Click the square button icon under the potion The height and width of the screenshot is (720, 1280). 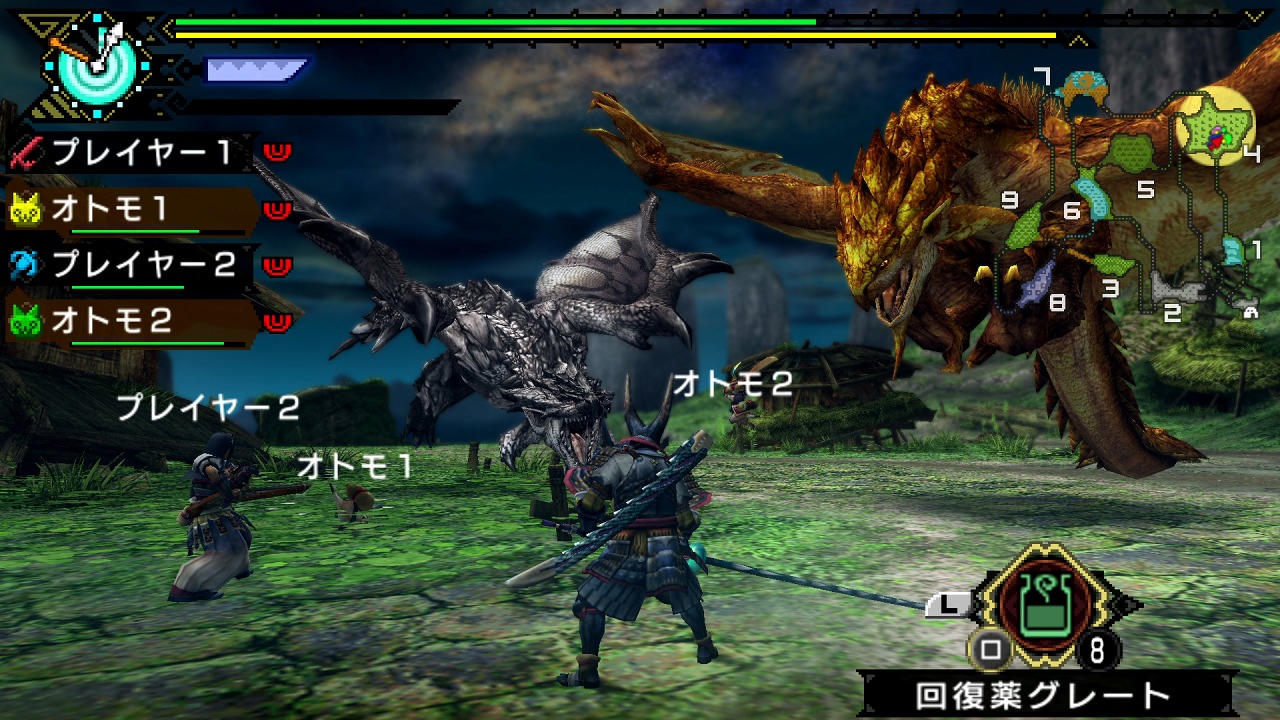click(x=989, y=649)
